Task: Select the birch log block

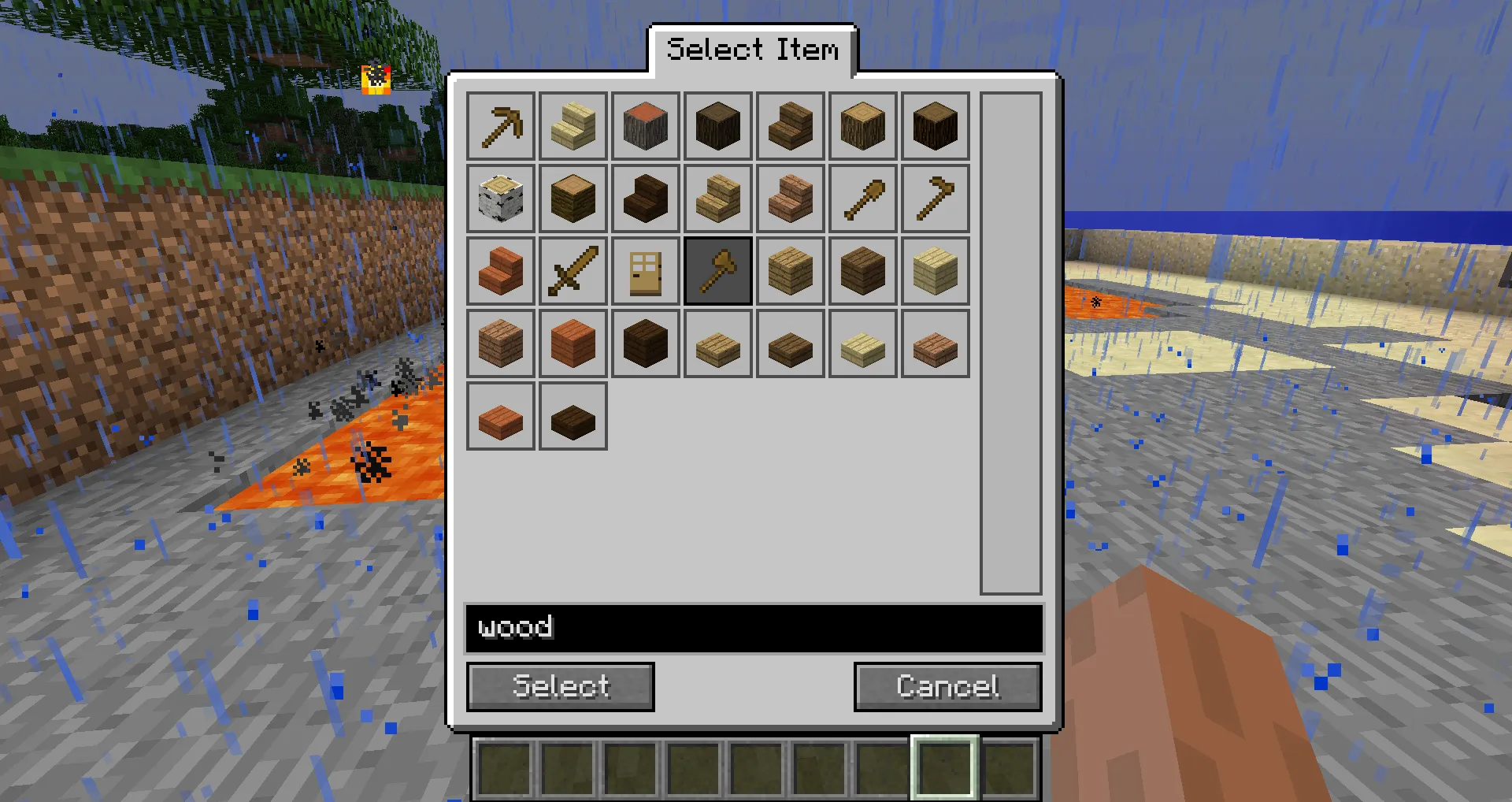Action: coord(501,198)
